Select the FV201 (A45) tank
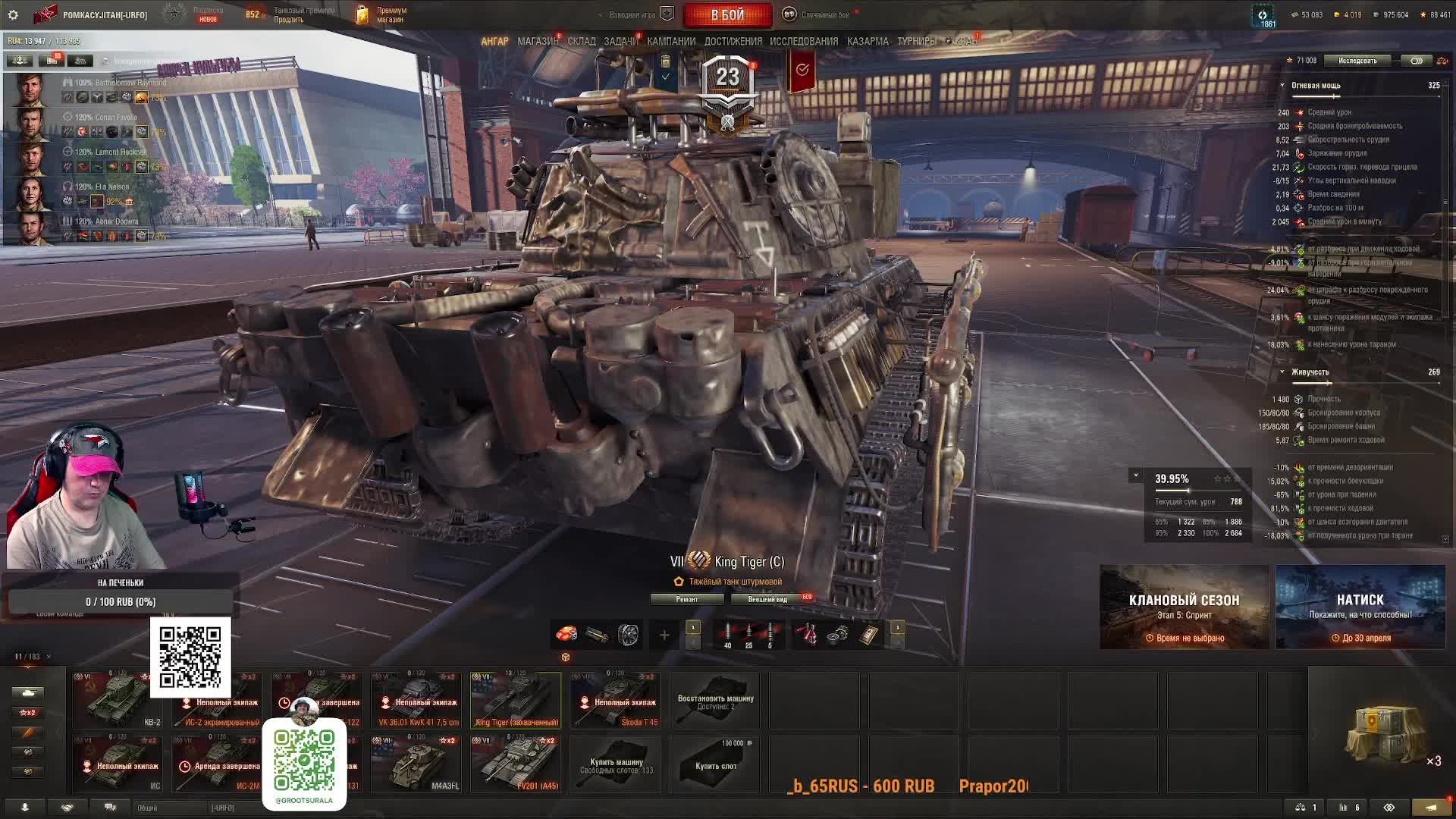The height and width of the screenshot is (819, 1456). point(516,763)
